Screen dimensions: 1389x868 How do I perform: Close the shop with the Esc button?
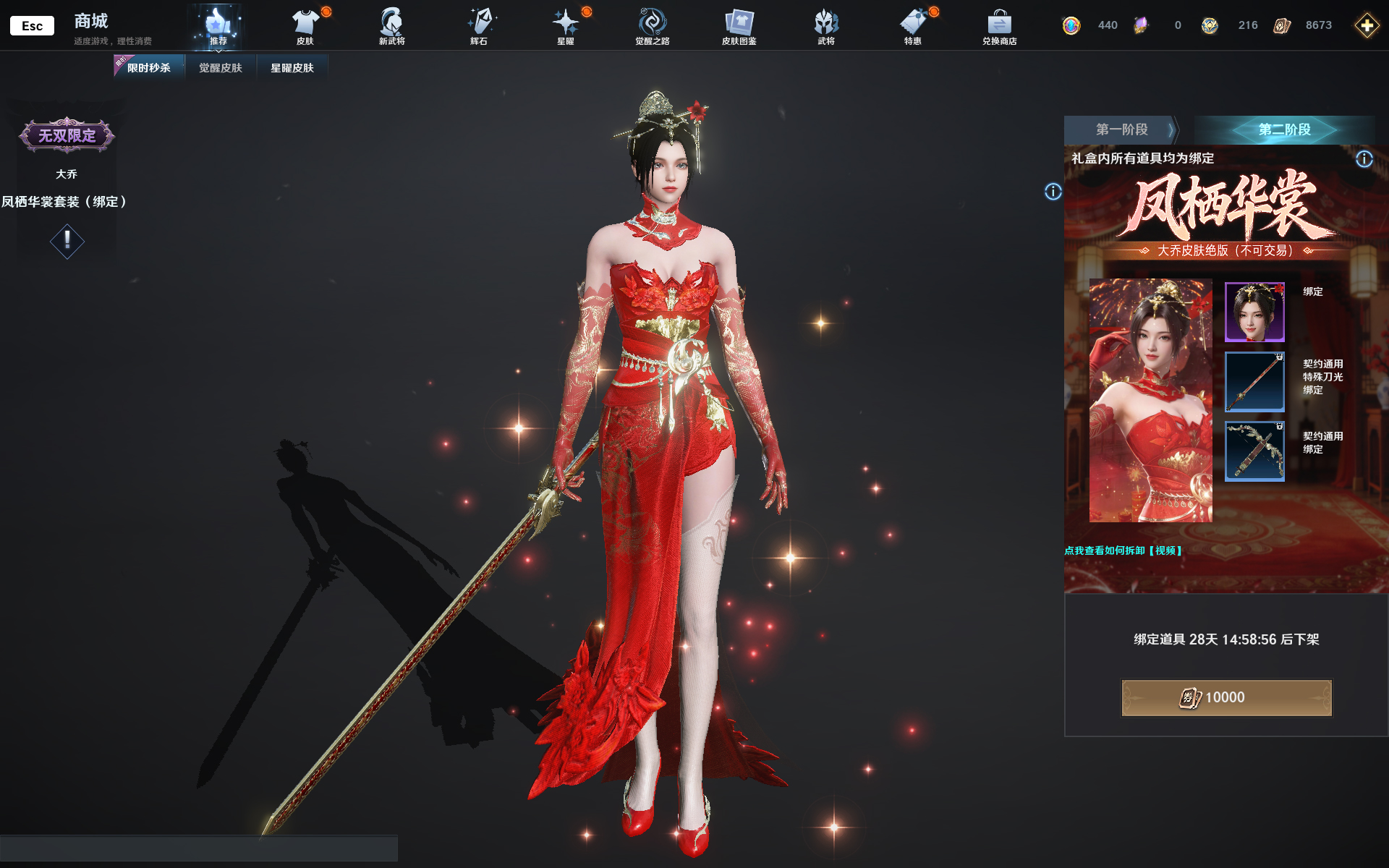32,26
